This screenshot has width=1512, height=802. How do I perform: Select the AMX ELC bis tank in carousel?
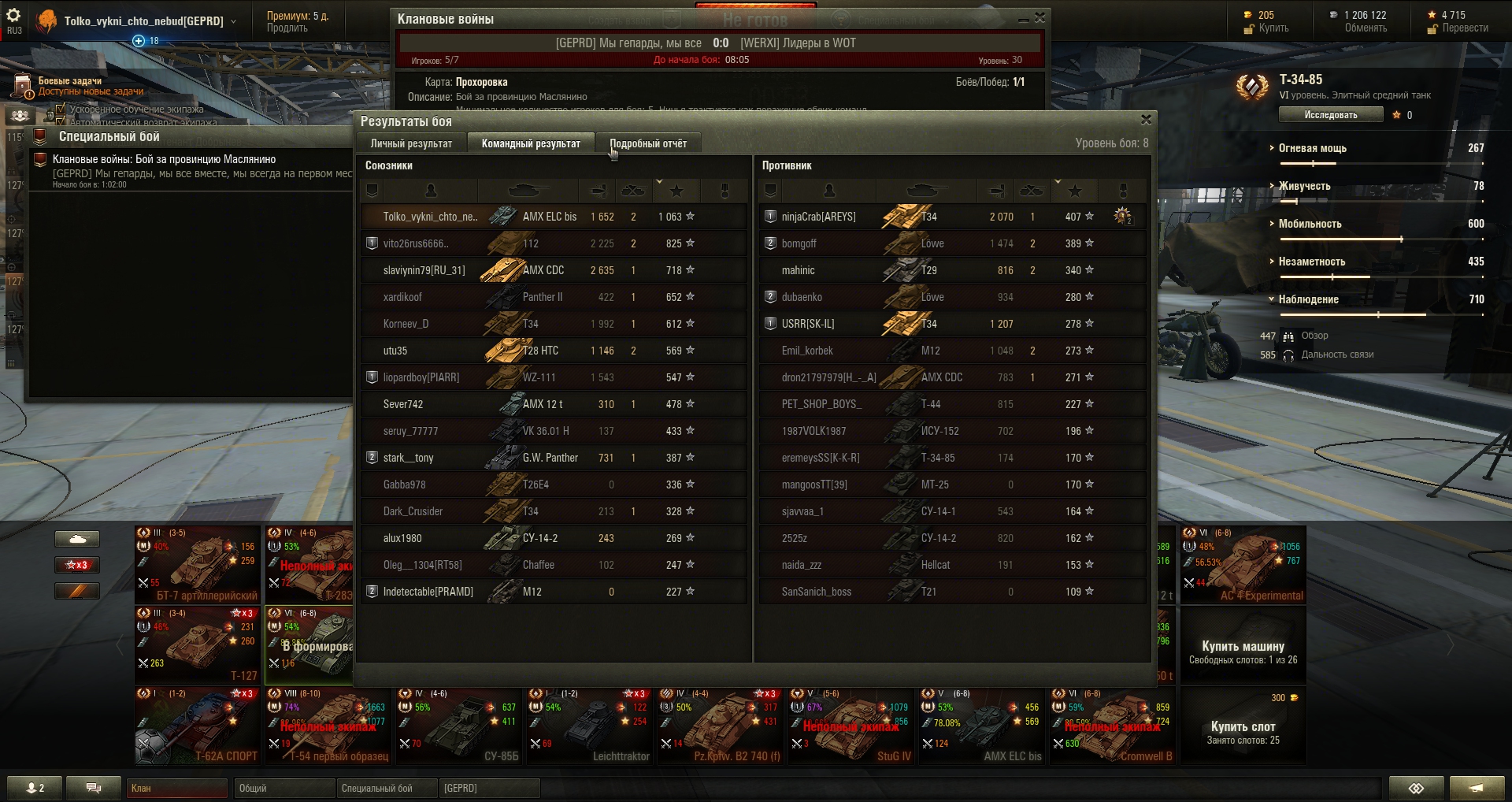coord(983,725)
